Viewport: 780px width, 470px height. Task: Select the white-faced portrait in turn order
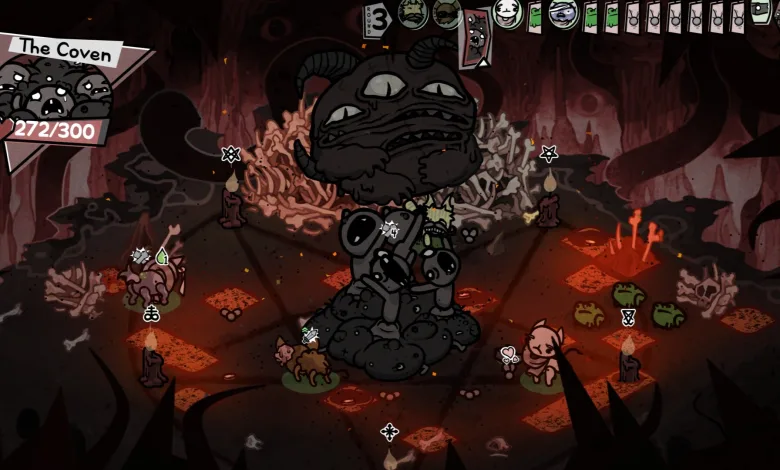pyautogui.click(x=508, y=14)
